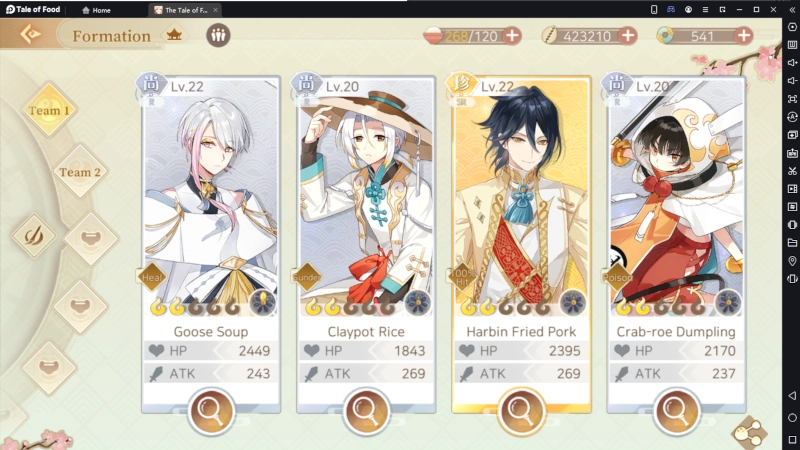Select the Claypot Rice character card
800x450 pixels.
tap(365, 200)
